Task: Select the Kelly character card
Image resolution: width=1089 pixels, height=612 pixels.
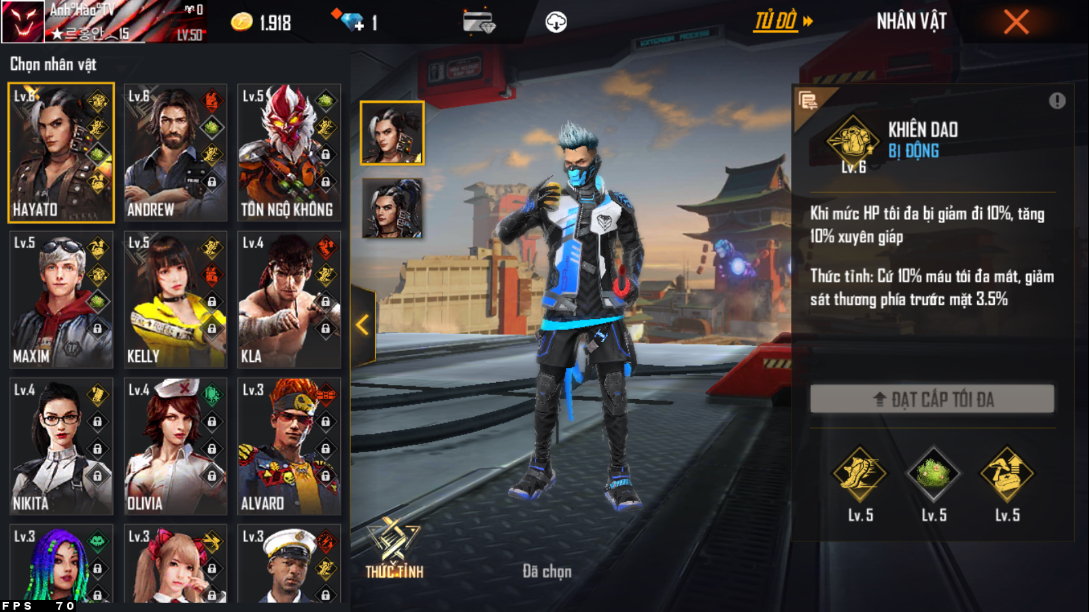Action: point(175,300)
